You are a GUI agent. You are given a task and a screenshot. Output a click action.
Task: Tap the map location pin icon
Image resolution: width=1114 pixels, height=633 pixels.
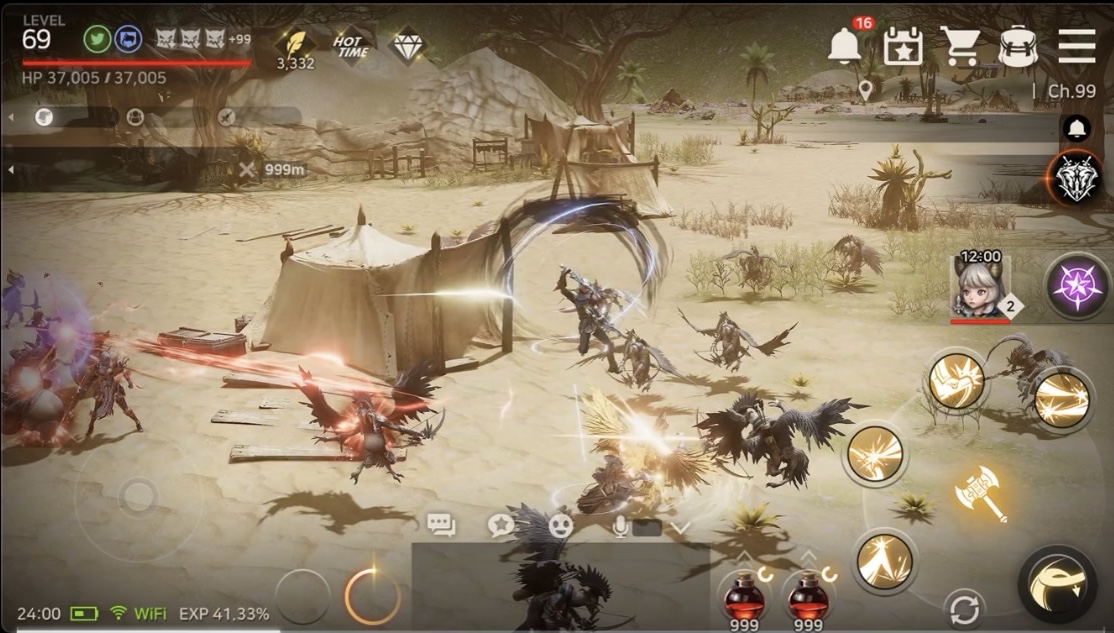point(866,91)
